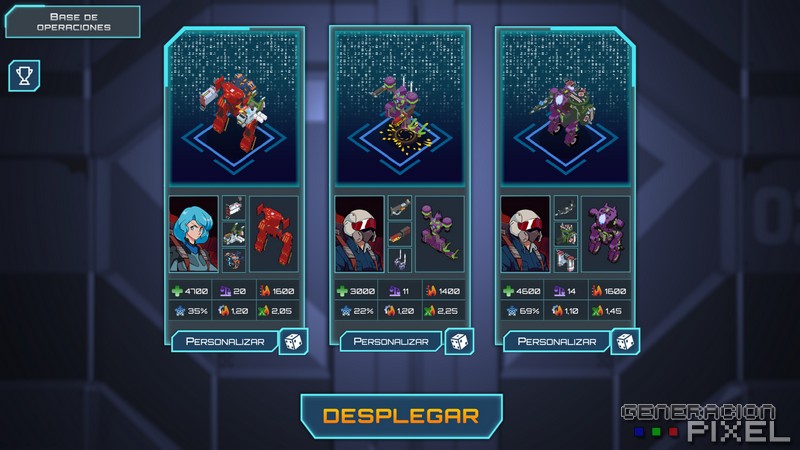Randomize the red mech with dice button
This screenshot has width=800, height=450.
tap(294, 341)
